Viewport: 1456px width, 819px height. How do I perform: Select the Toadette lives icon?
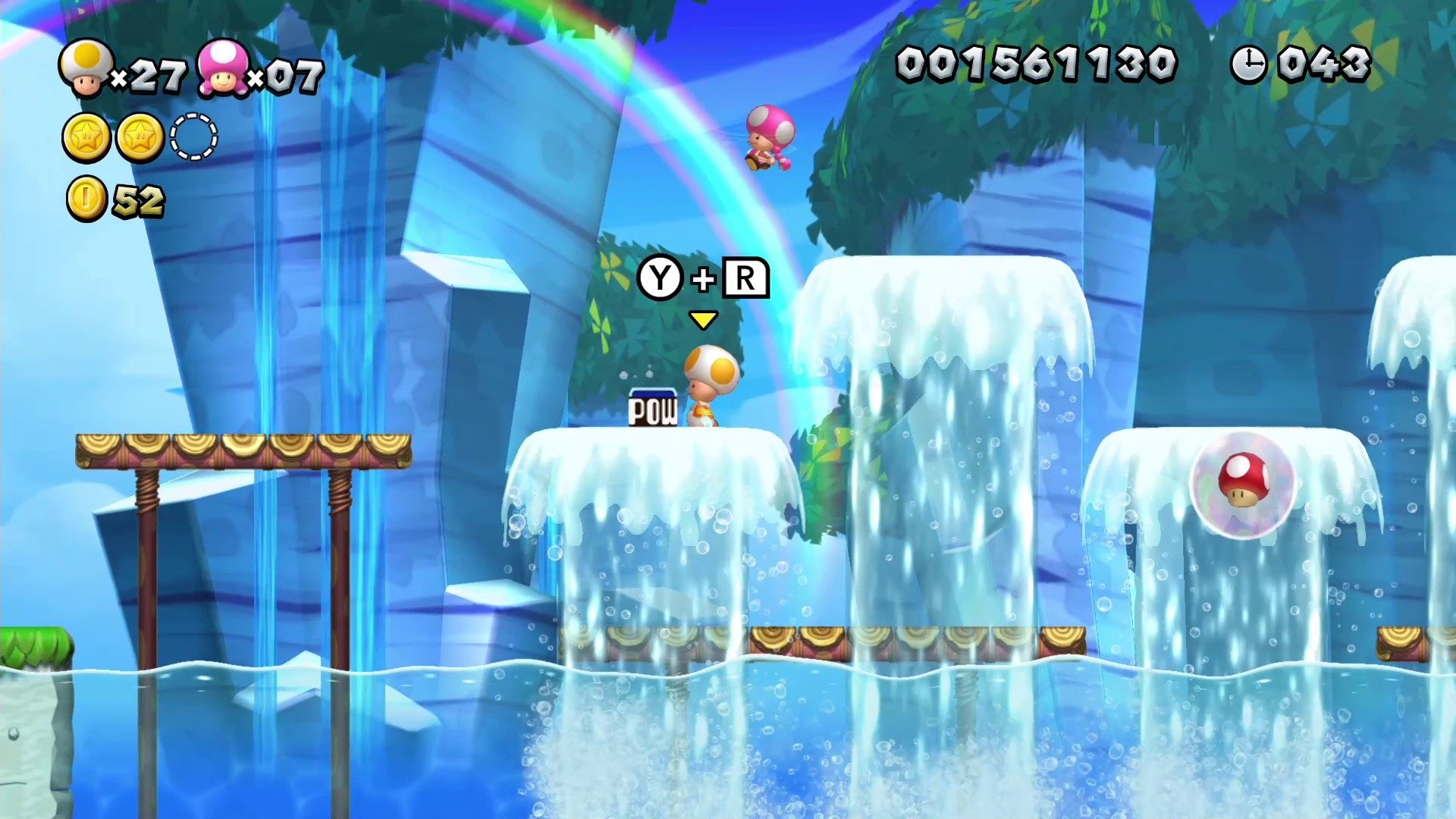(222, 68)
